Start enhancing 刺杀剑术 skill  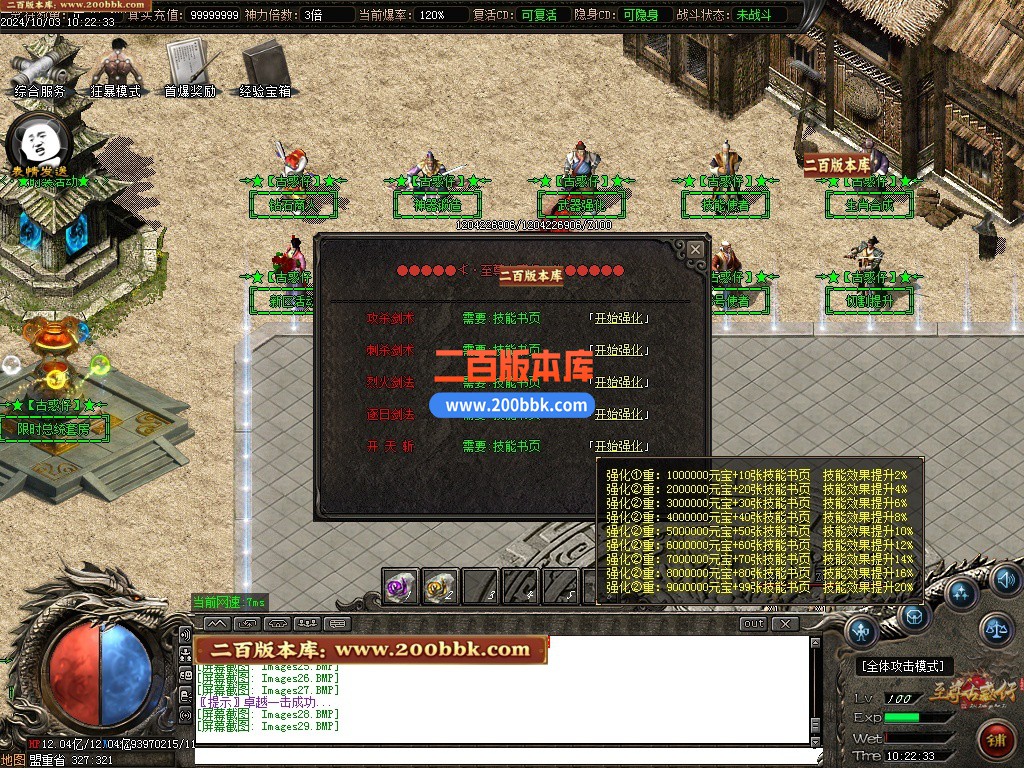[x=620, y=351]
